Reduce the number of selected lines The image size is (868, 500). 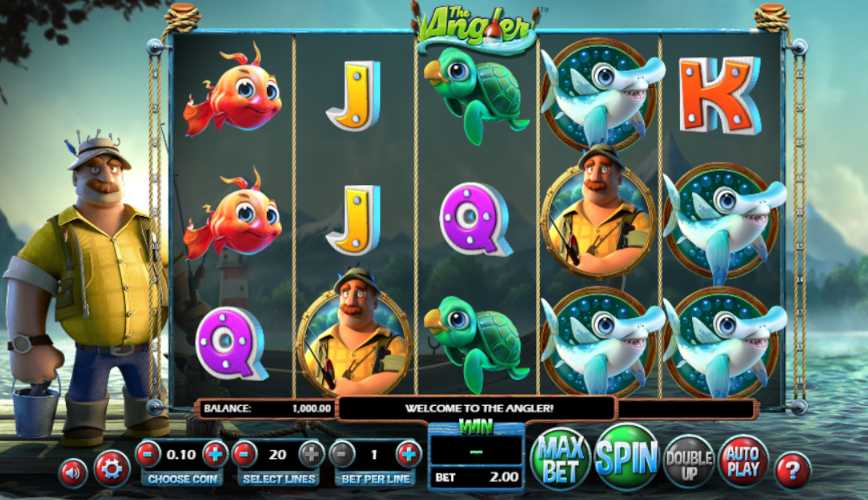point(245,454)
